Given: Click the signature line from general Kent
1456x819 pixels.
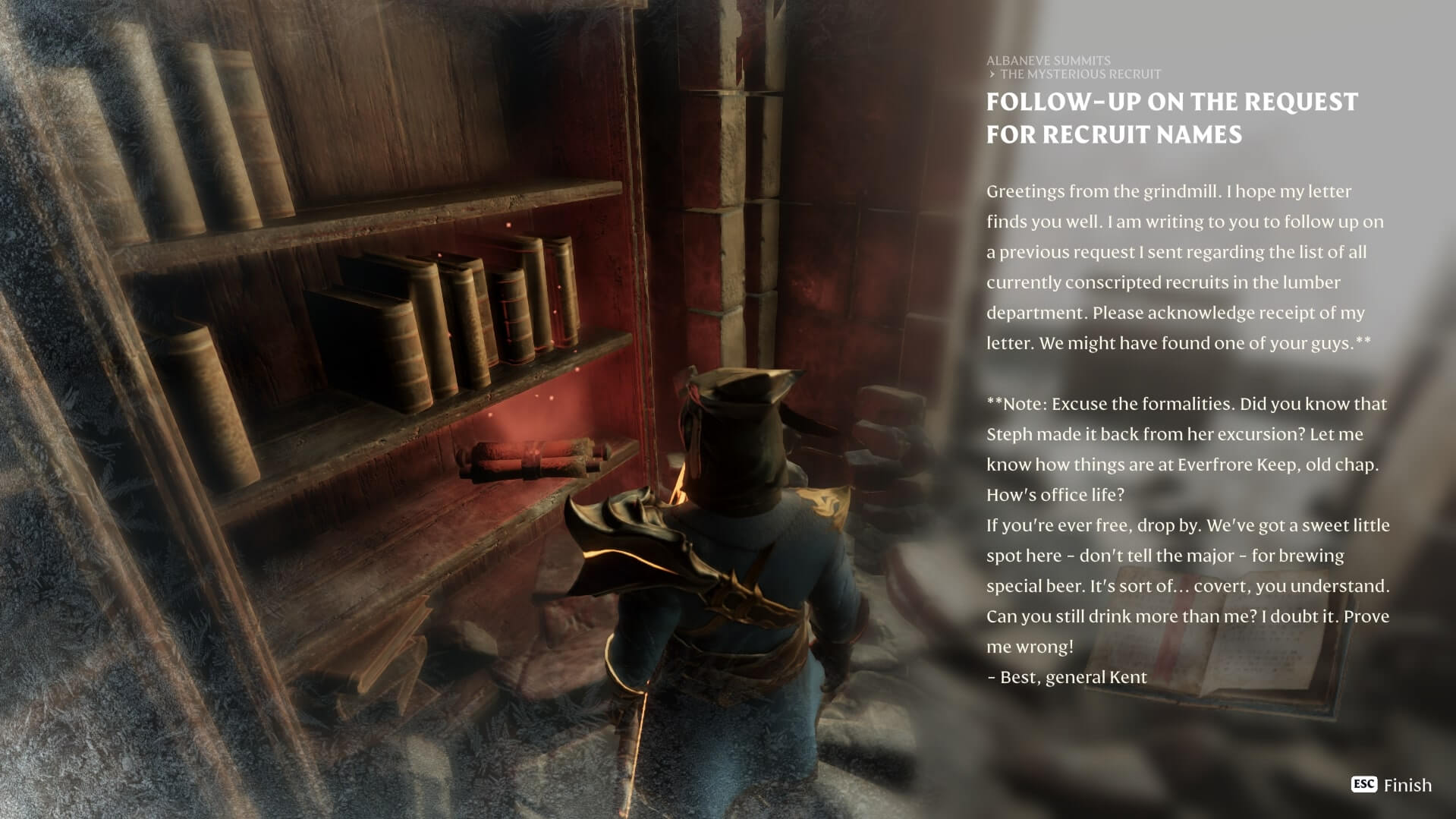Looking at the screenshot, I should click(x=1065, y=677).
